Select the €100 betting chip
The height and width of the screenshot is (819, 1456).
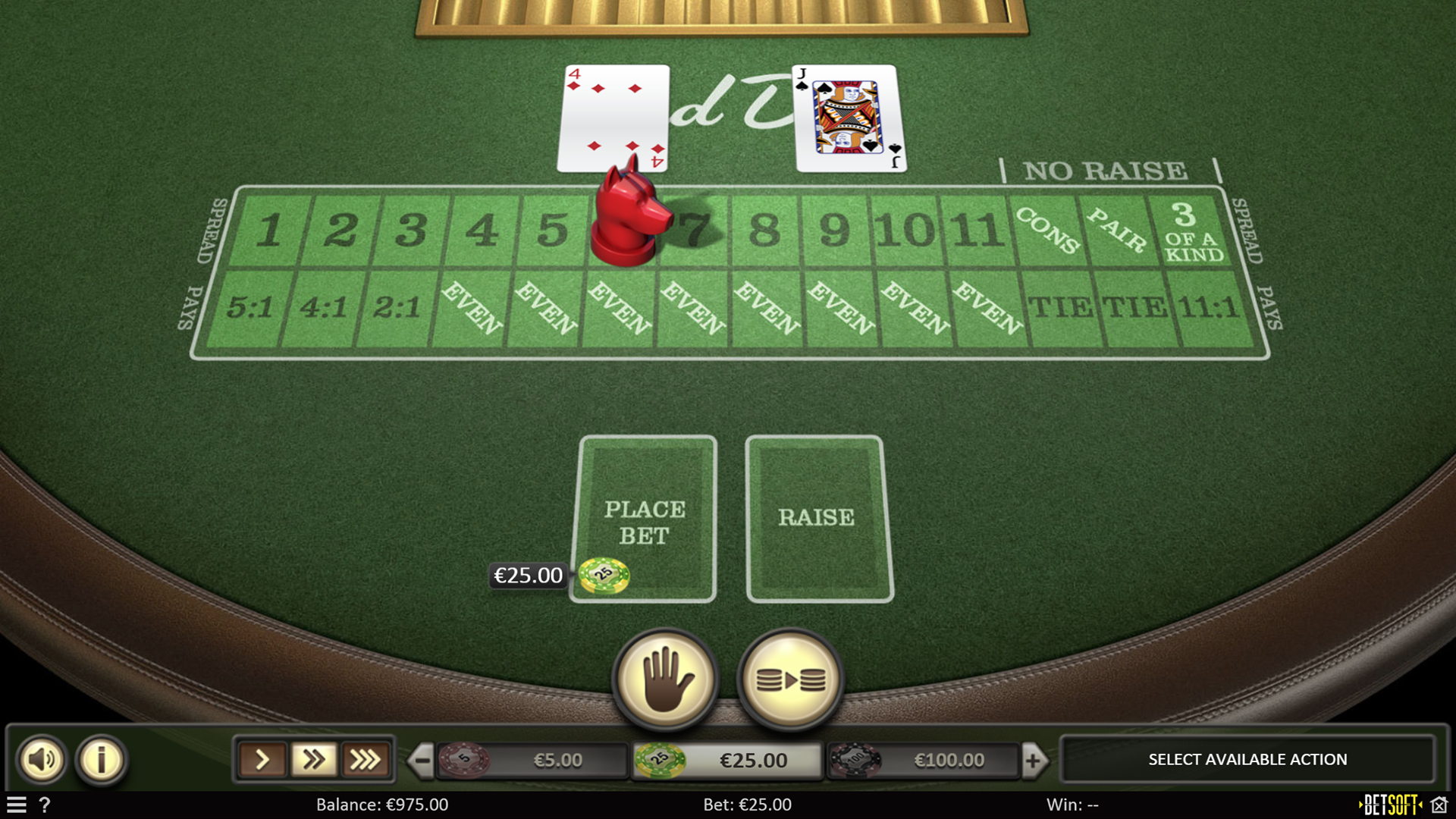click(x=857, y=759)
